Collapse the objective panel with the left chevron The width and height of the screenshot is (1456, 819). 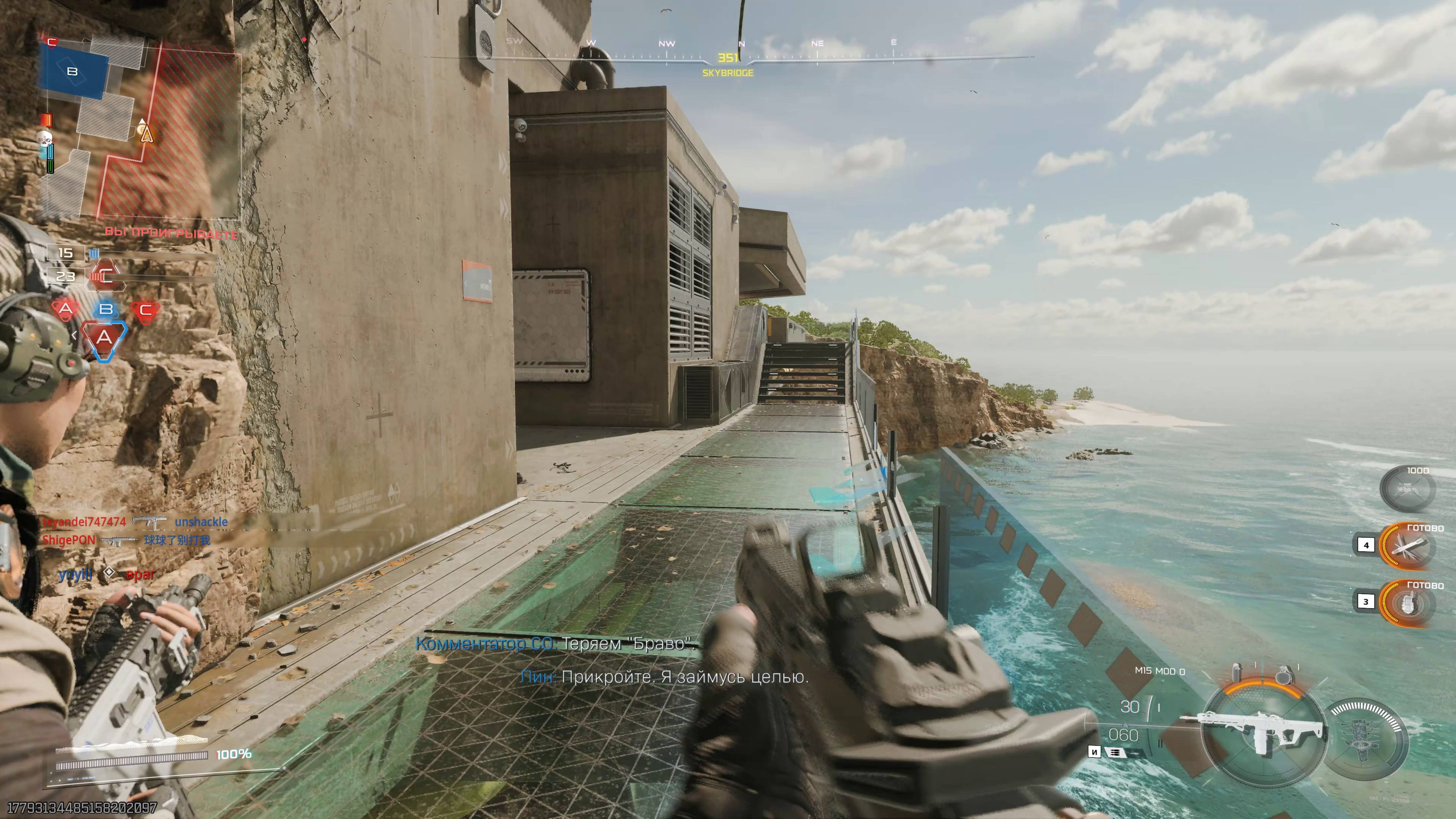pyautogui.click(x=75, y=335)
